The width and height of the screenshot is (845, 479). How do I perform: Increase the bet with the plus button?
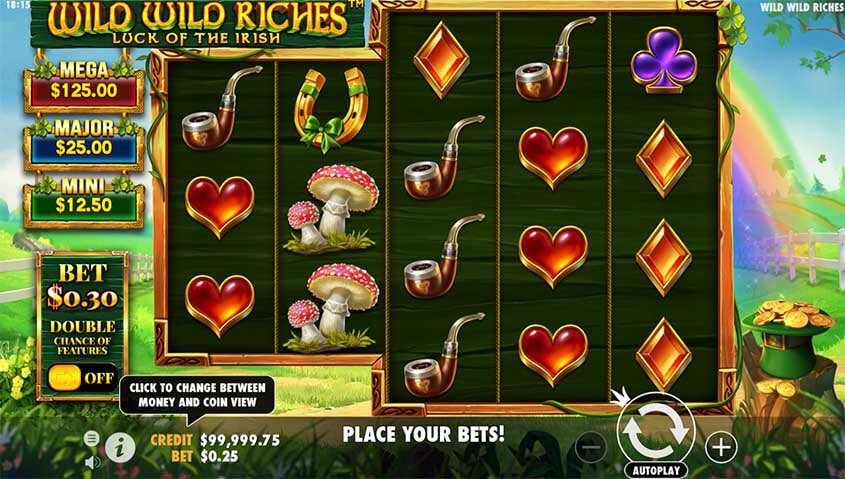(720, 446)
